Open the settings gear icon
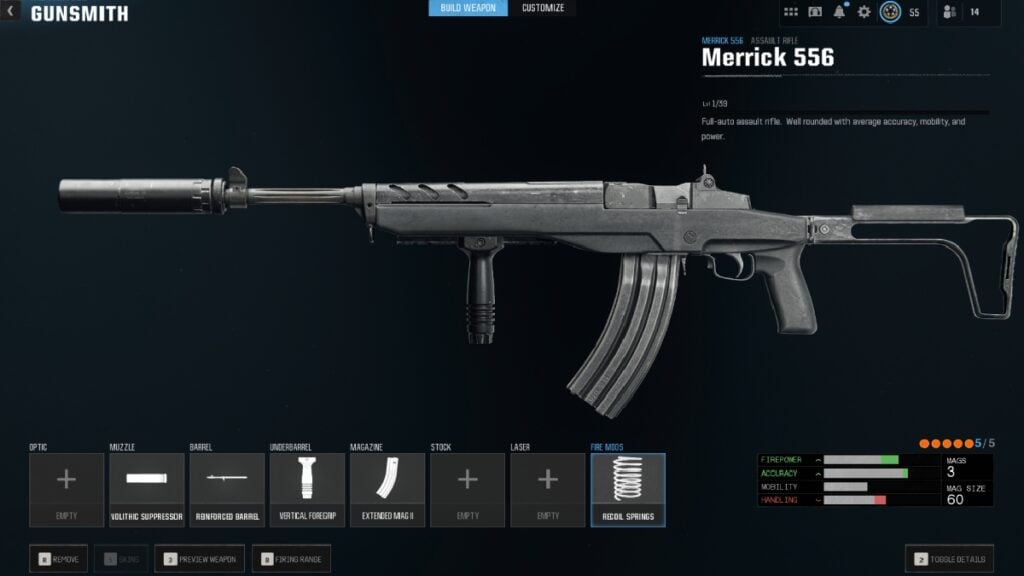Viewport: 1024px width, 576px height. (x=864, y=12)
